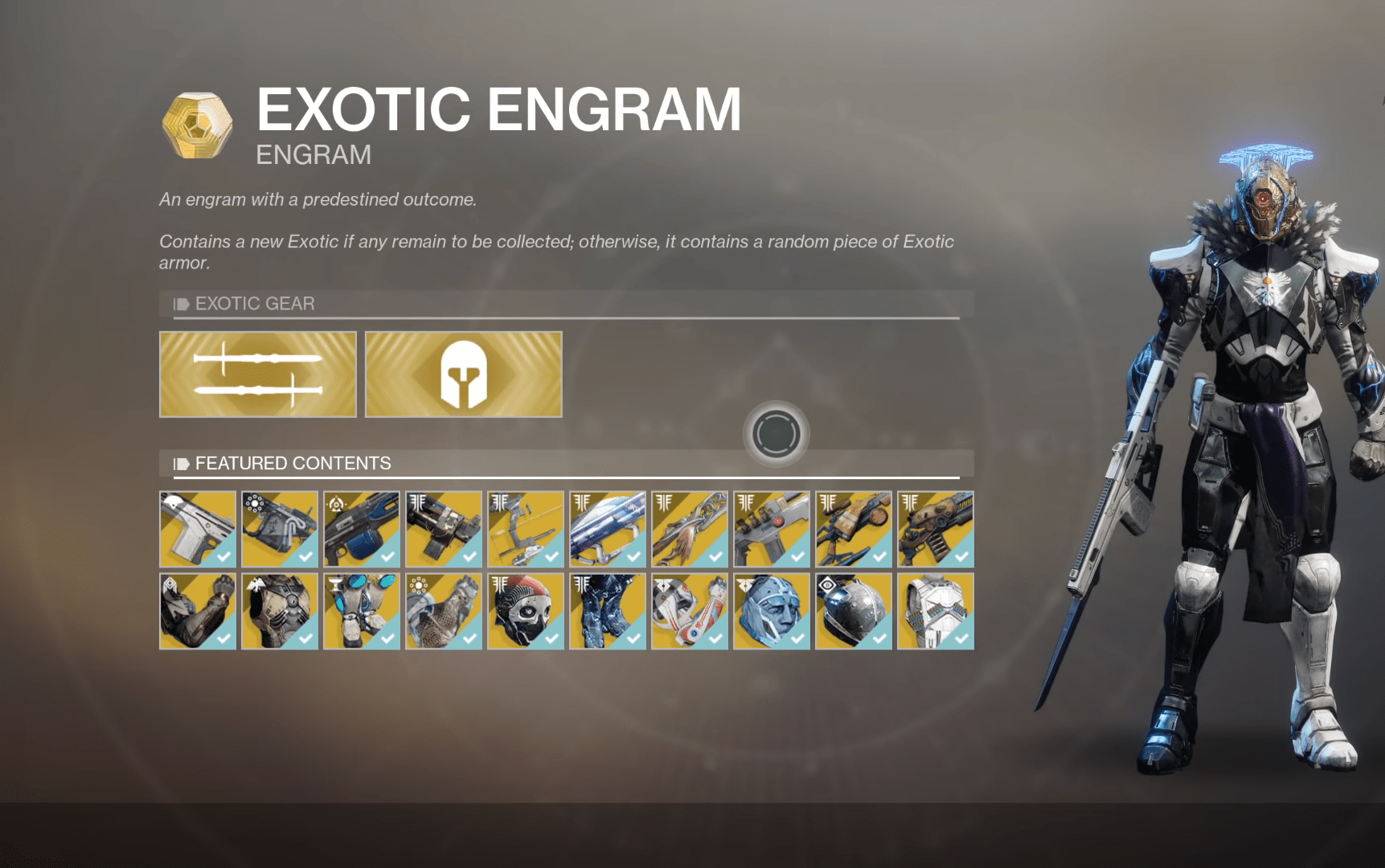Screen dimensions: 1385x868
Task: Select the blue stone-face helmet
Action: 772,611
